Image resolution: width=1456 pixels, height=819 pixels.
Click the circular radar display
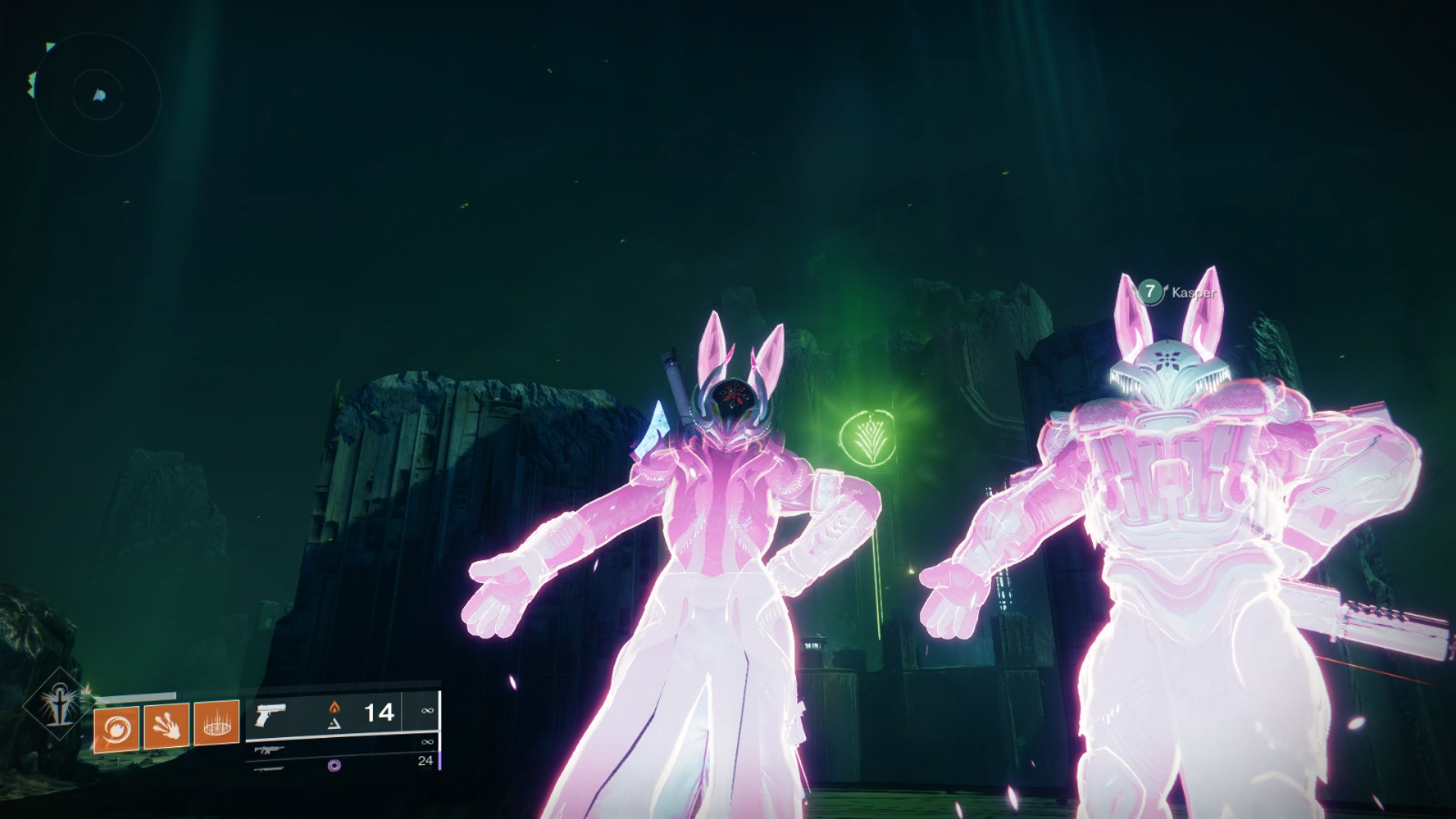[98, 96]
